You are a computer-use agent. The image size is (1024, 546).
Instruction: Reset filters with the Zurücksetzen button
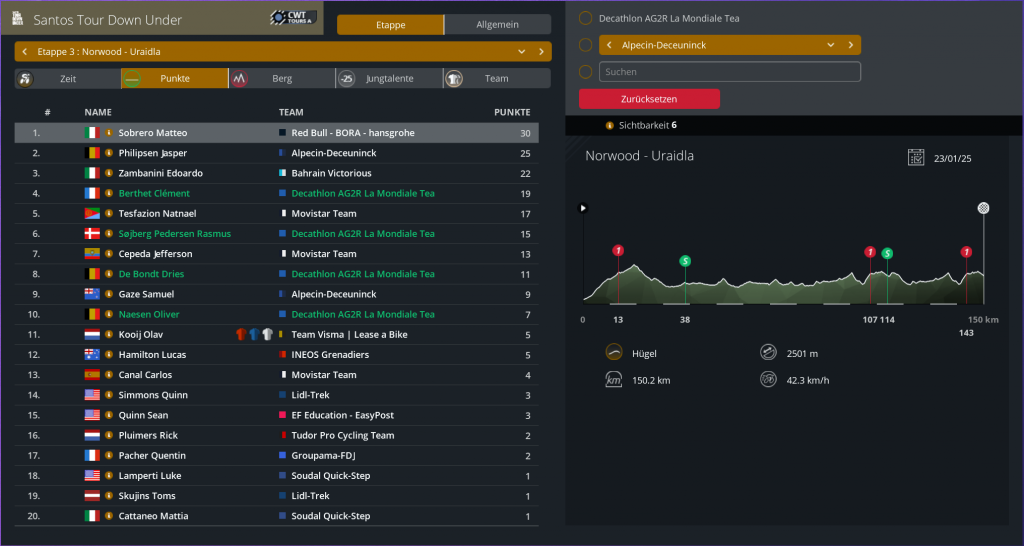(x=649, y=99)
